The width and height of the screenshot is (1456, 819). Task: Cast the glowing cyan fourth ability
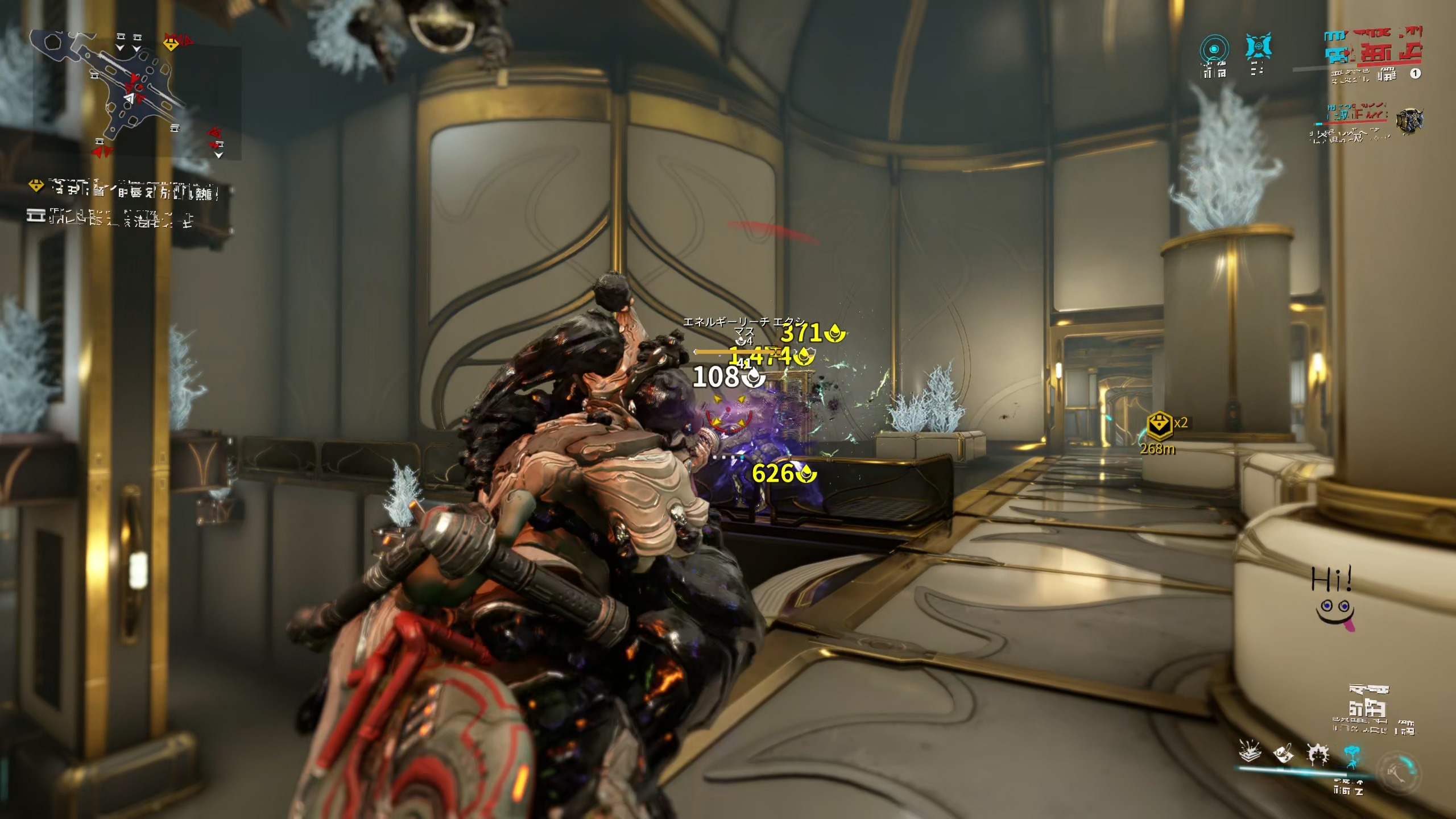click(1351, 755)
